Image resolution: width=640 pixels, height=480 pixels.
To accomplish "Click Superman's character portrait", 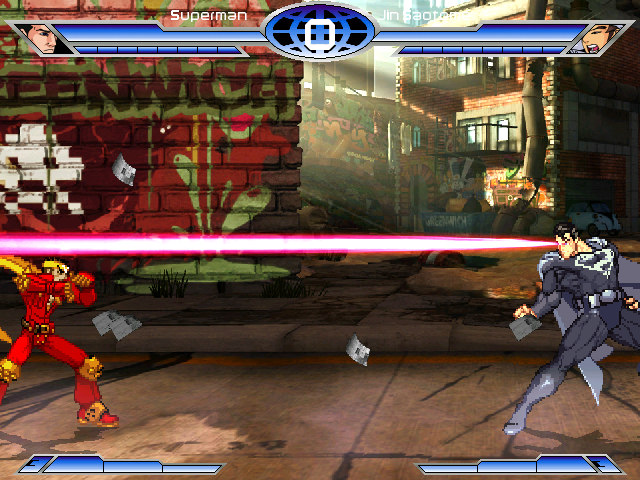I will (41, 39).
